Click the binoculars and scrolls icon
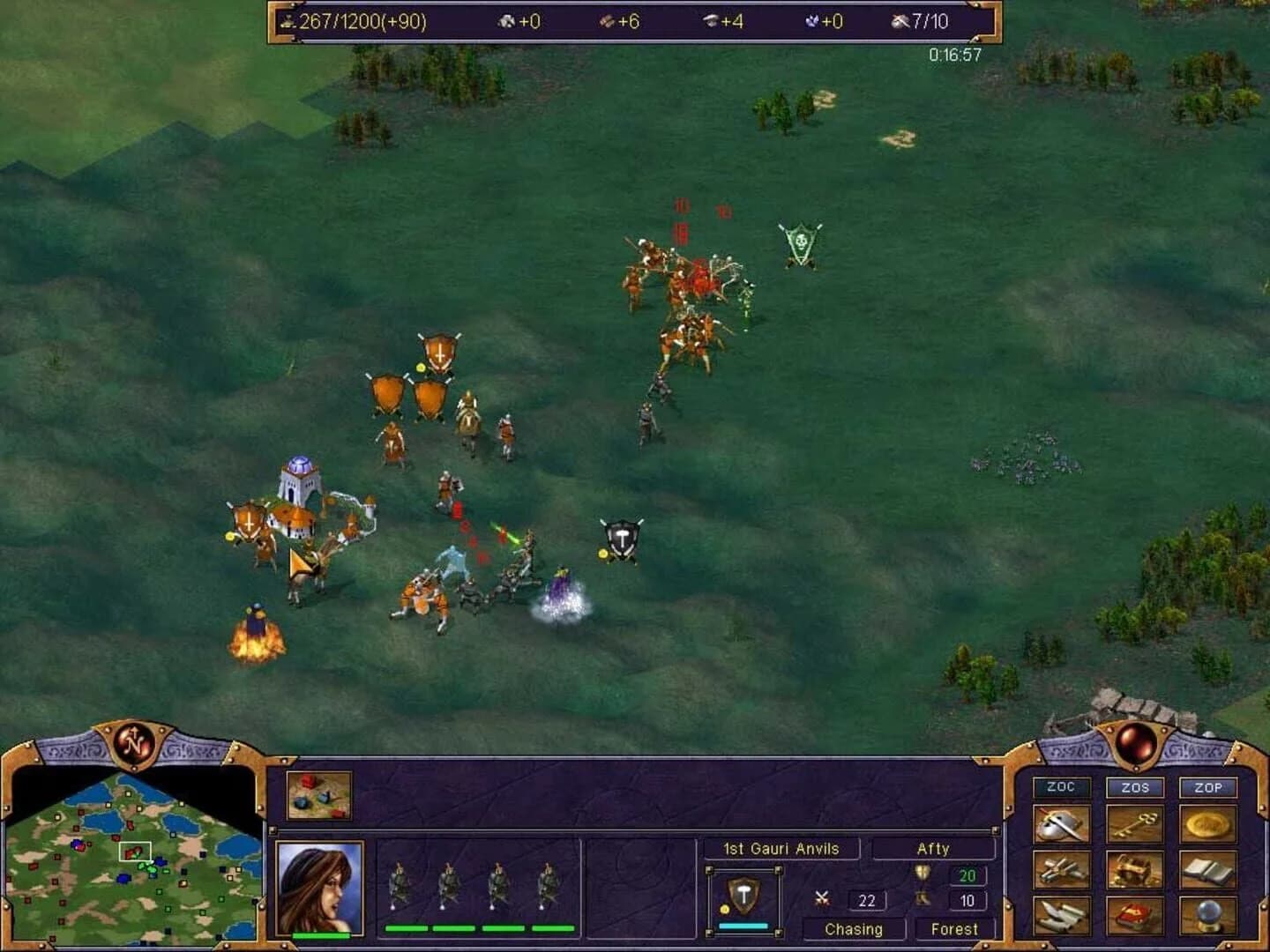Image resolution: width=1270 pixels, height=952 pixels. pyautogui.click(x=1060, y=917)
